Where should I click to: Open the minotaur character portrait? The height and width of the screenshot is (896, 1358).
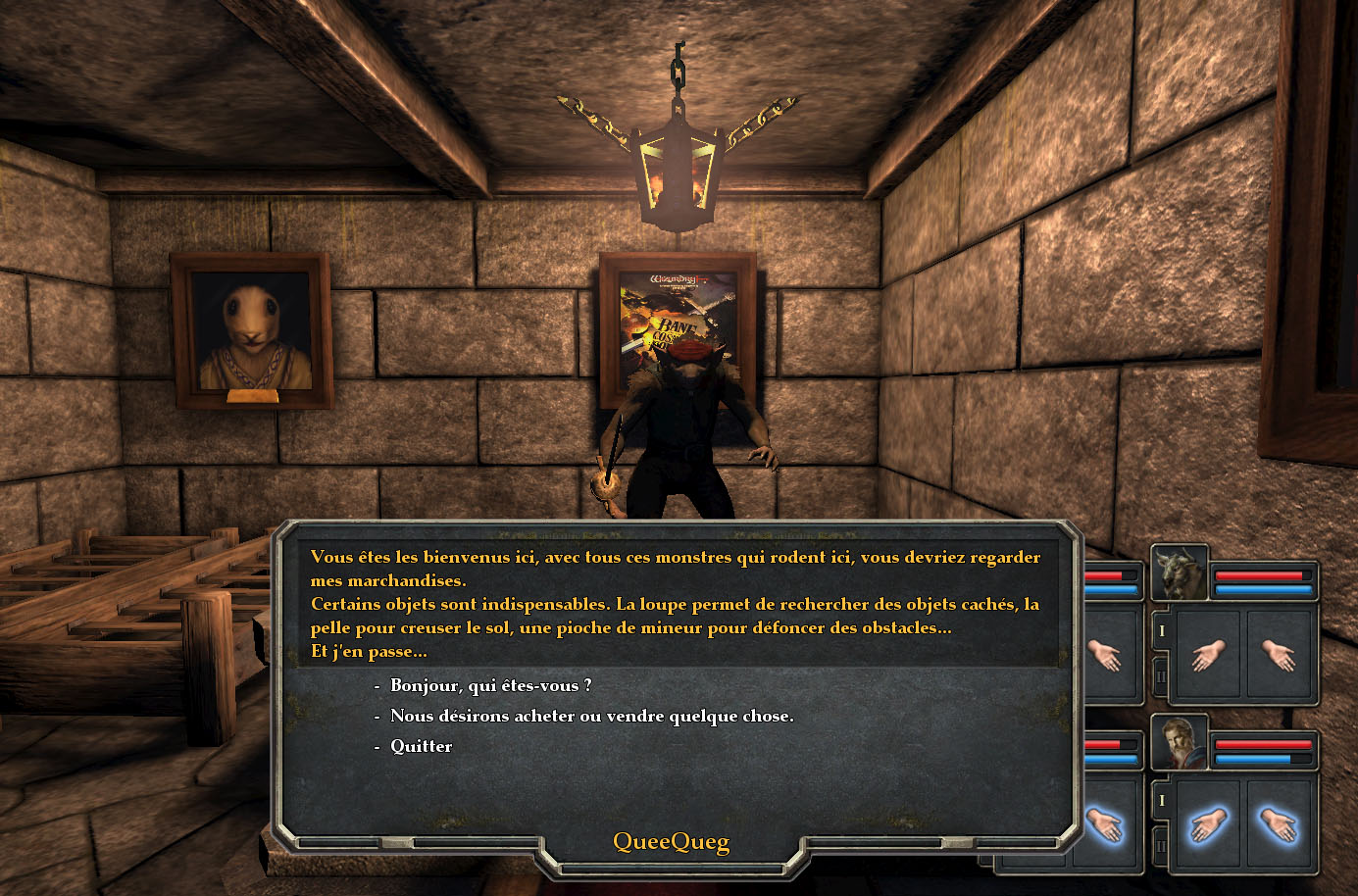pyautogui.click(x=1179, y=574)
